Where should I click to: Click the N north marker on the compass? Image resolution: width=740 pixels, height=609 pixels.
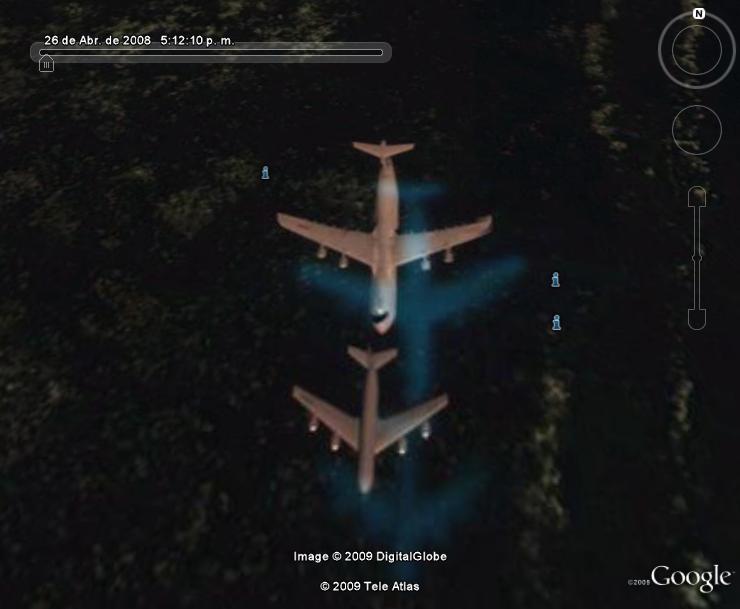(699, 14)
